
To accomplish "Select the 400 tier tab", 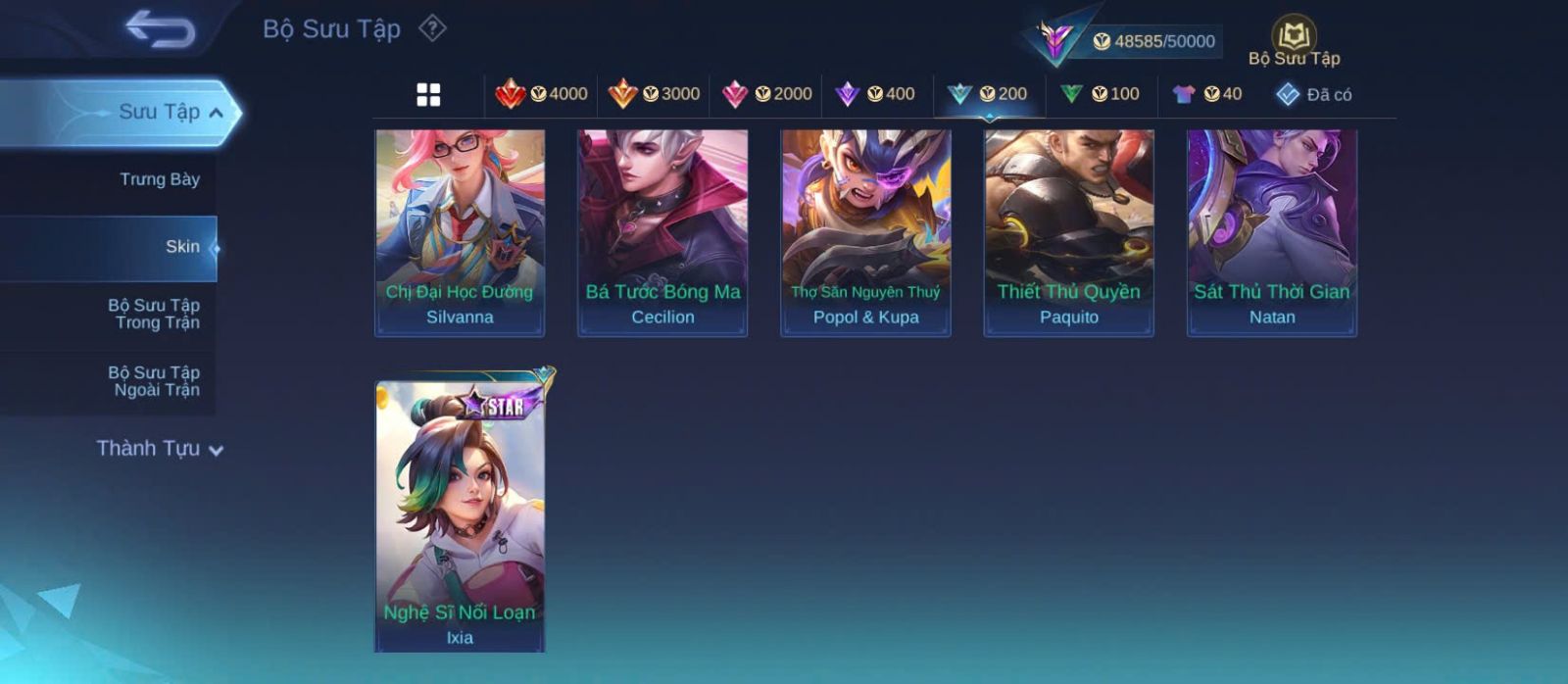I will (875, 94).
